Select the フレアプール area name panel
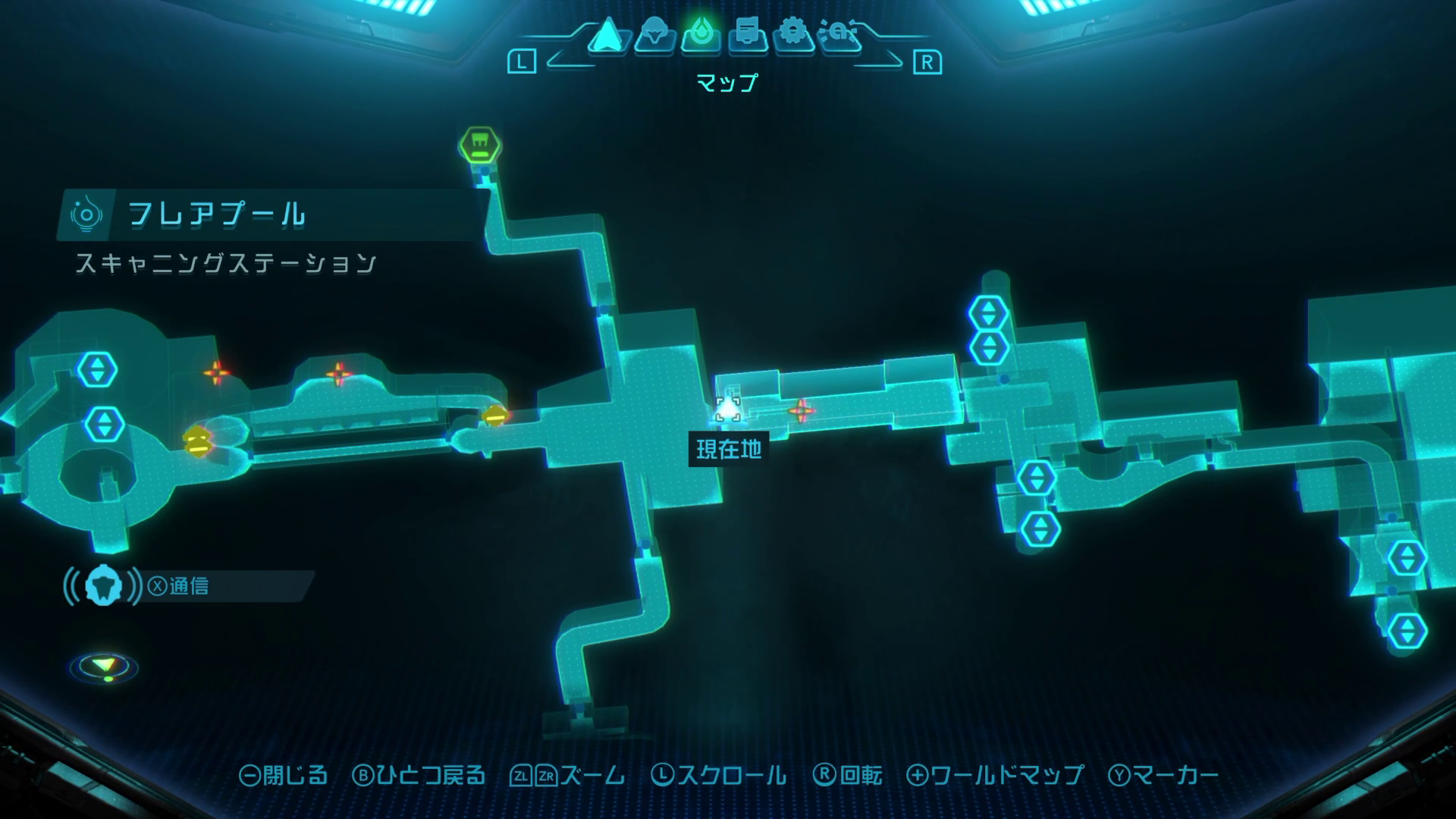The image size is (1456, 819). 216,215
